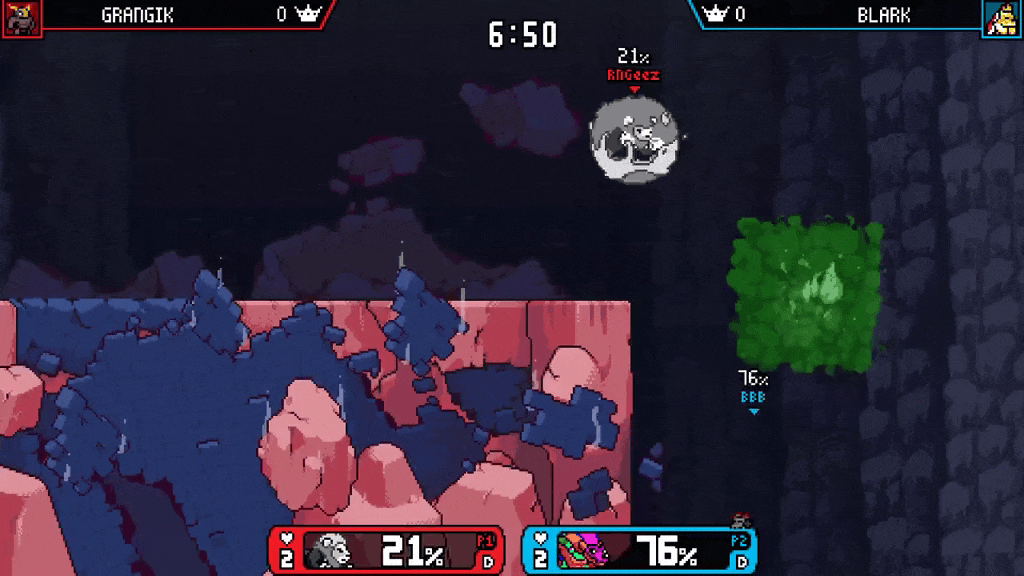
Task: Click BLARK's player portrait icon
Action: click(x=1002, y=18)
